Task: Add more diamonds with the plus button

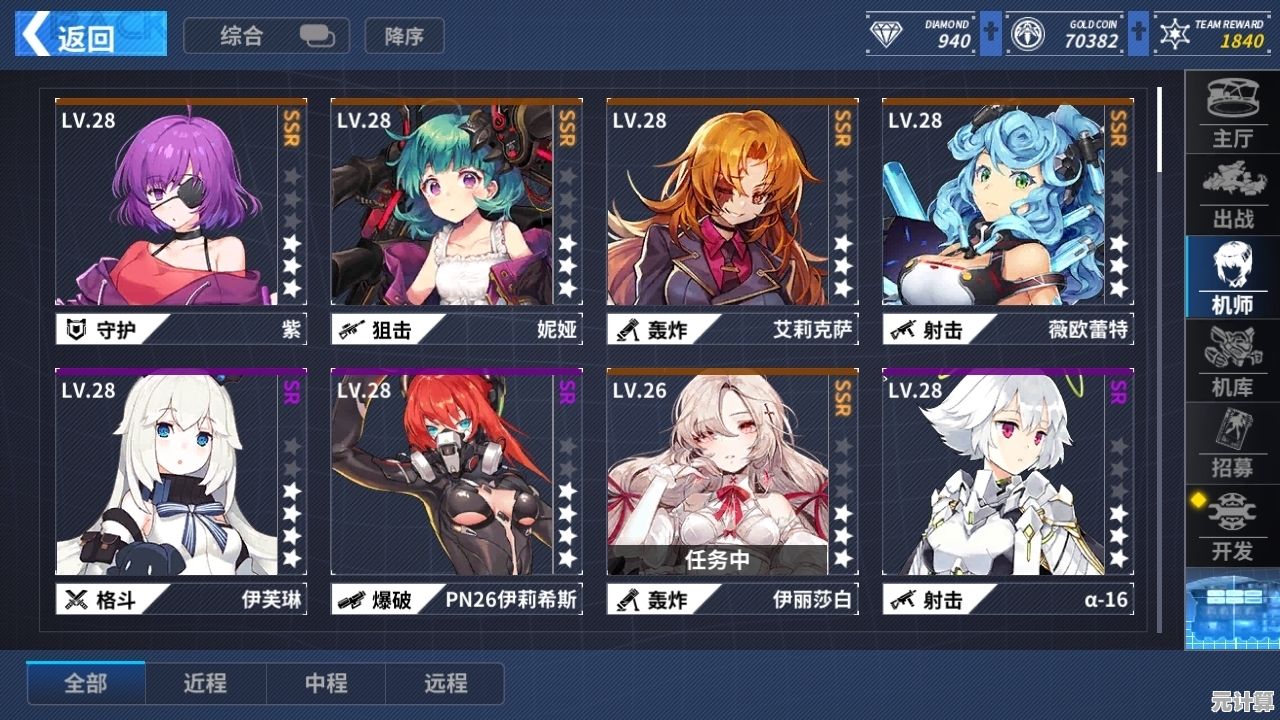Action: coord(990,34)
